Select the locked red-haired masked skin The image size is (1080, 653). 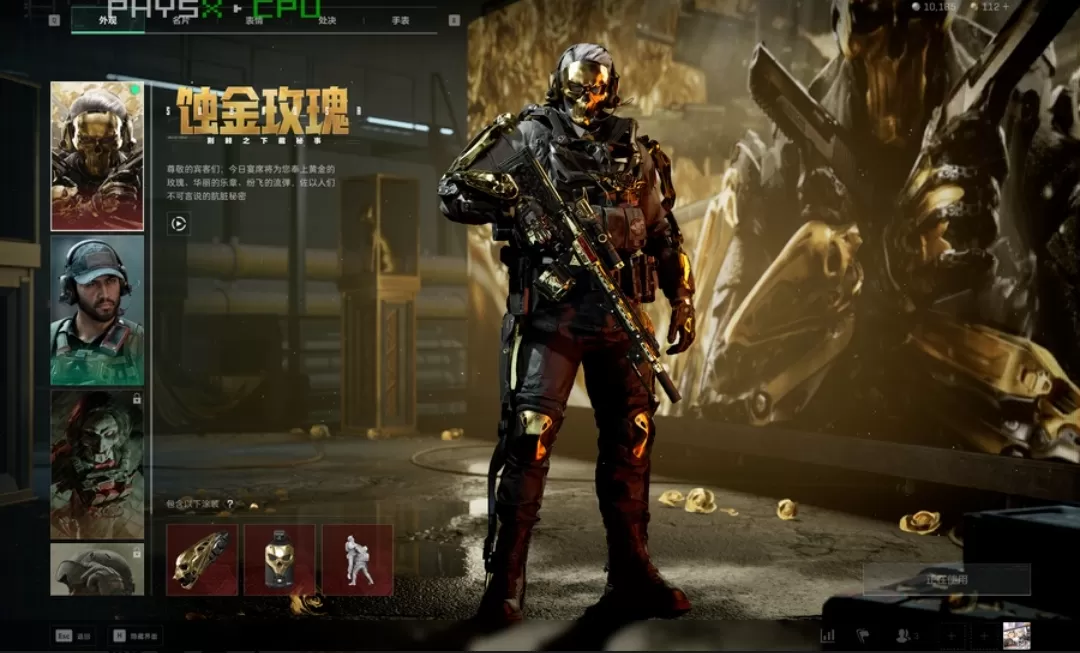[97, 464]
